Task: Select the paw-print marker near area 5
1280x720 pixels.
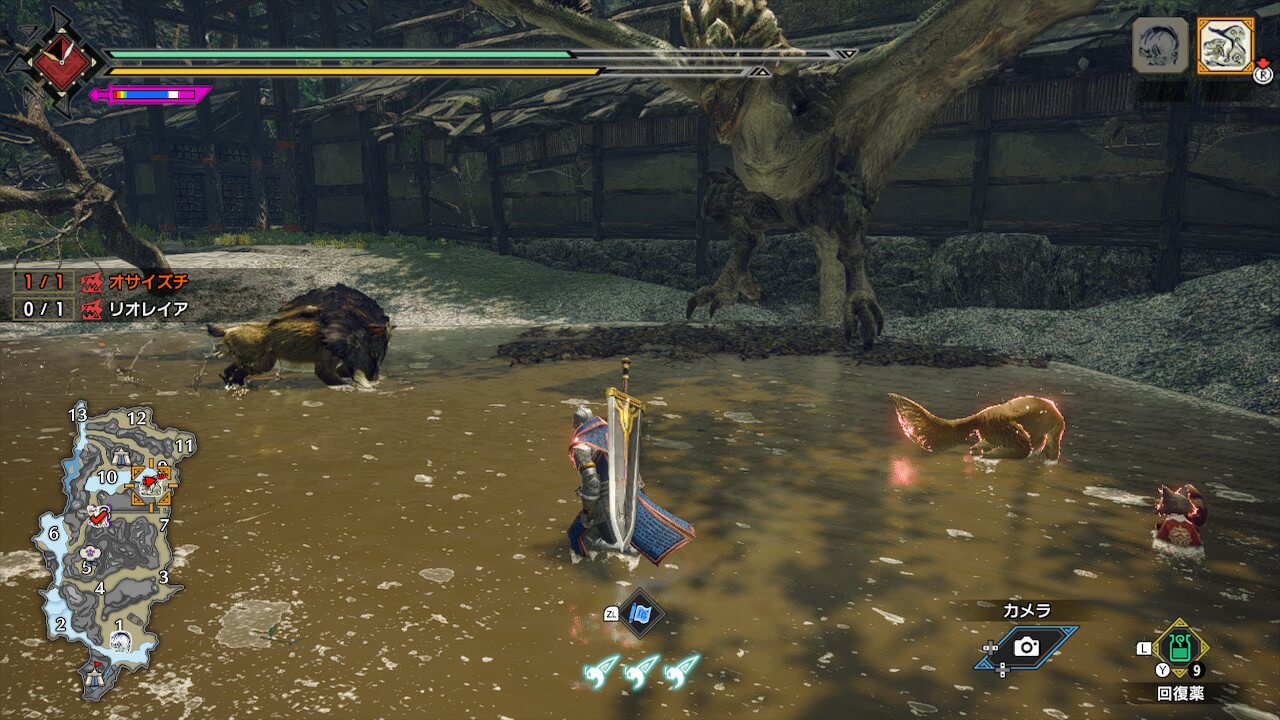Action: 88,551
